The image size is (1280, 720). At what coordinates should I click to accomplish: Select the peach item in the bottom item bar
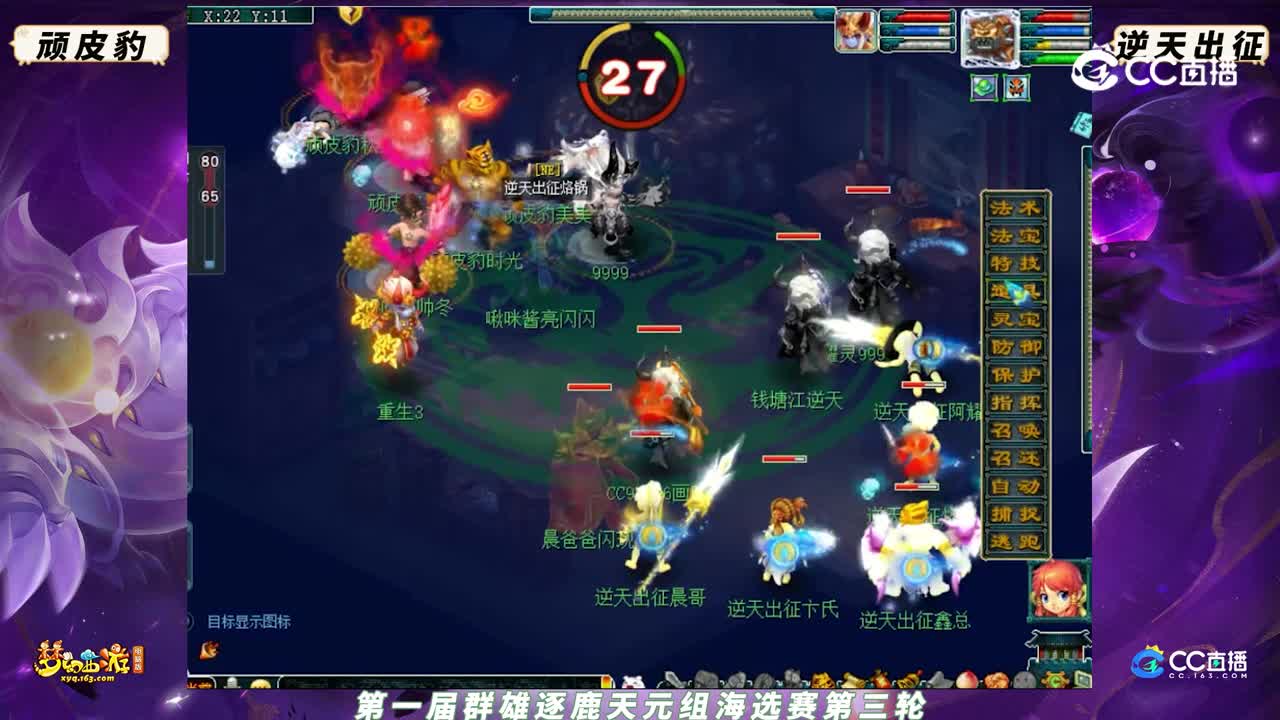click(966, 681)
